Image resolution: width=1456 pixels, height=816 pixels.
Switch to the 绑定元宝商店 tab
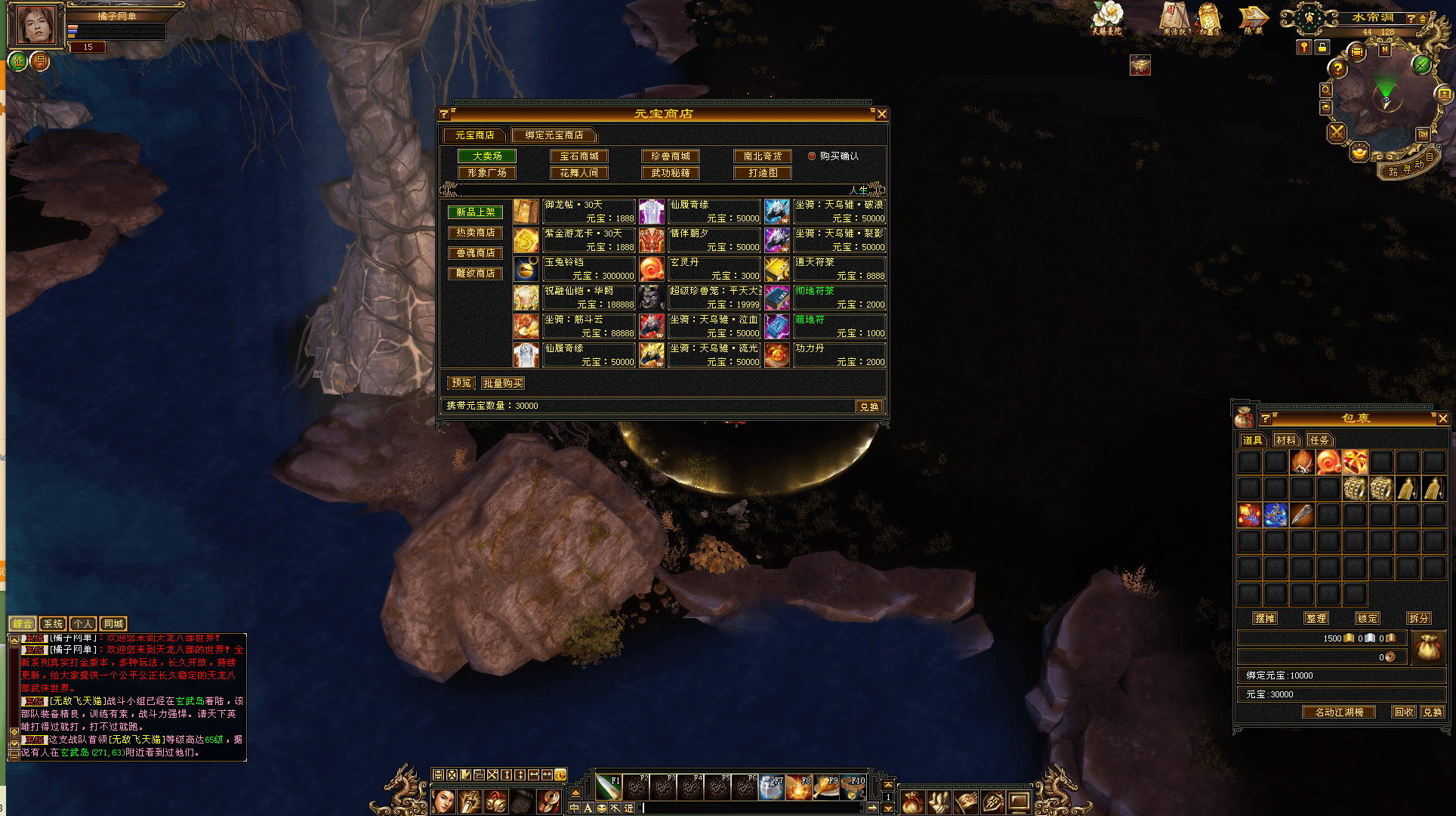(554, 135)
